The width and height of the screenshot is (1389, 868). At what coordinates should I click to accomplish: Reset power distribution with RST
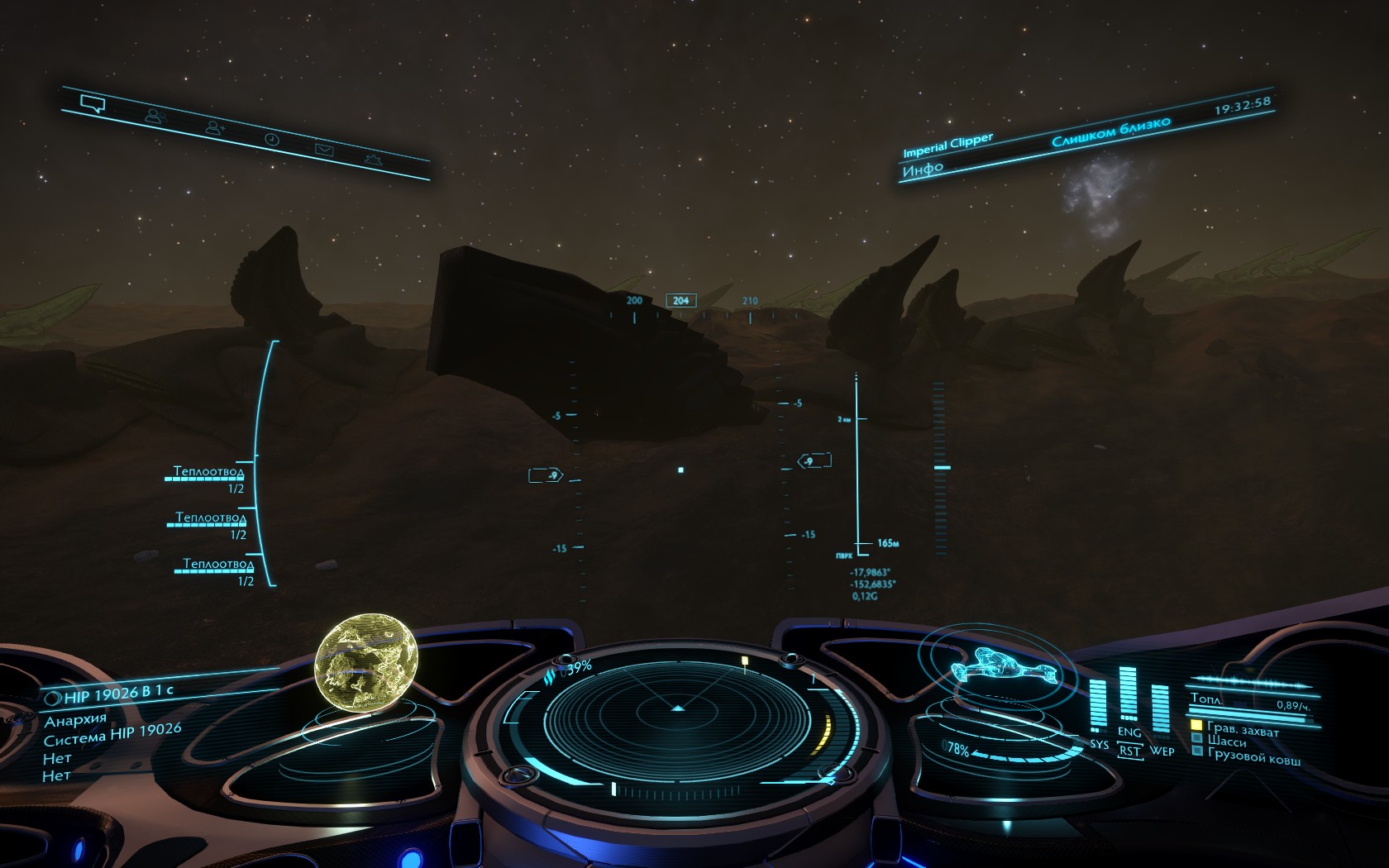[1129, 751]
